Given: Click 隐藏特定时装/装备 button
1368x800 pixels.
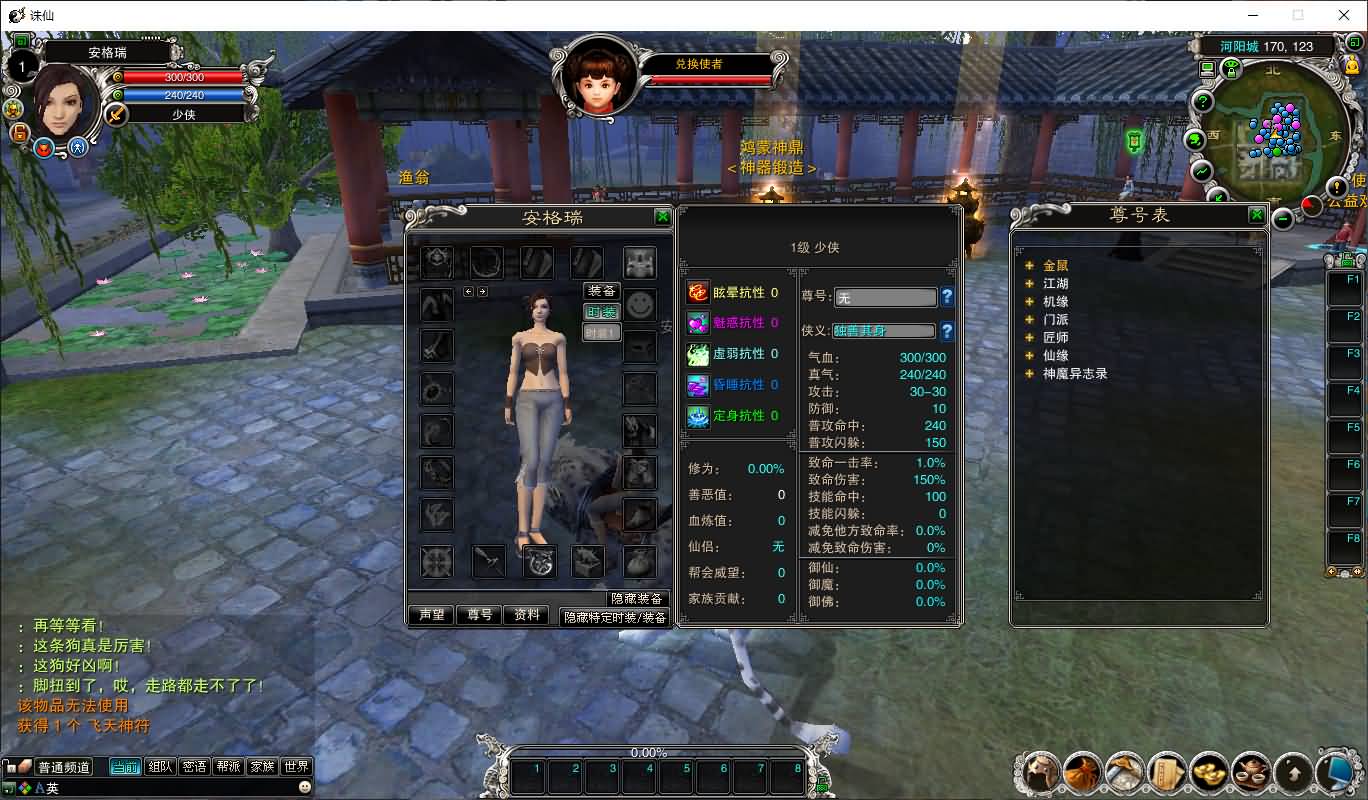Looking at the screenshot, I should (615, 618).
